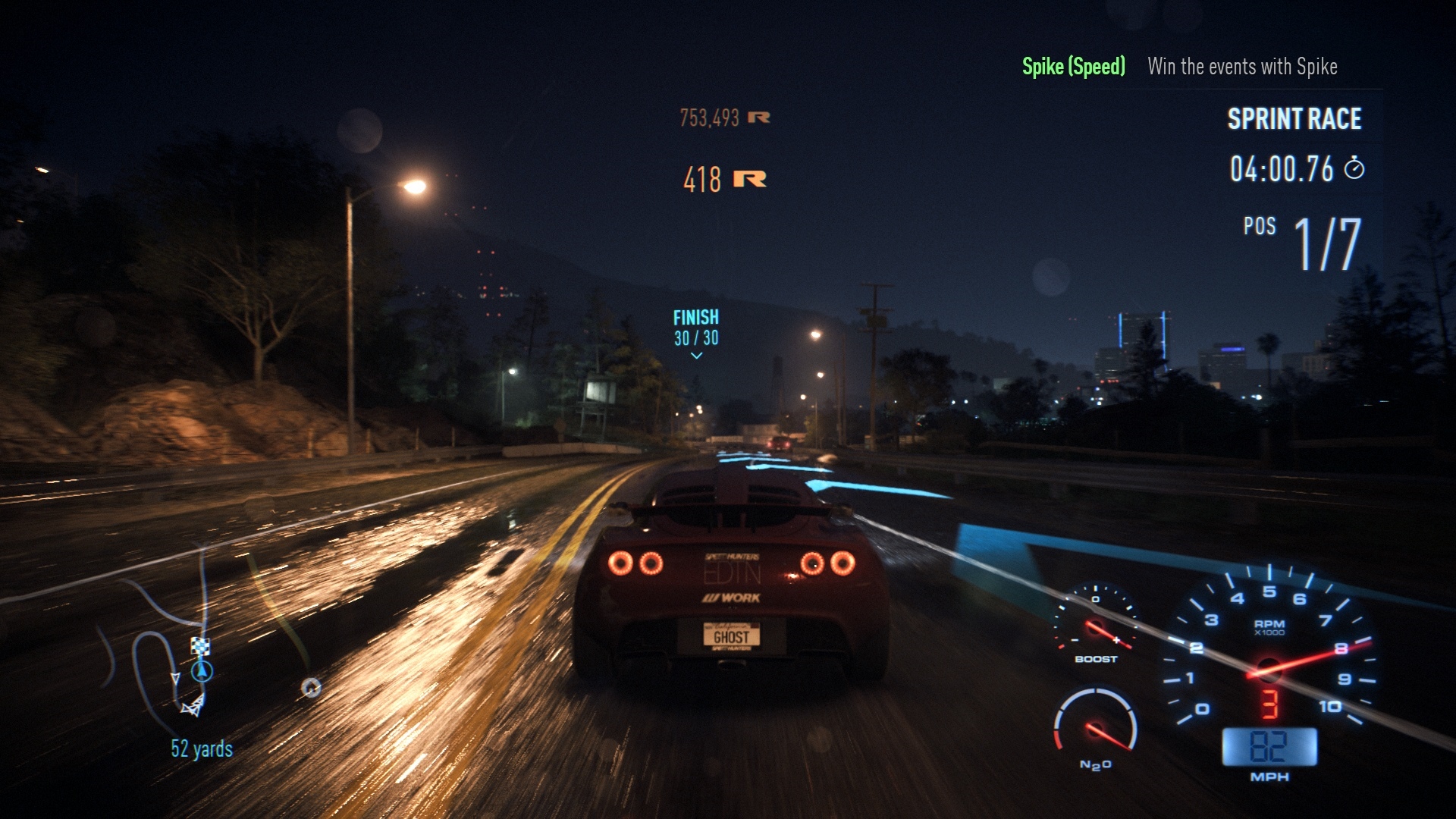Select the FINISH checkpoint marker
This screenshot has height=819, width=1456.
(696, 328)
